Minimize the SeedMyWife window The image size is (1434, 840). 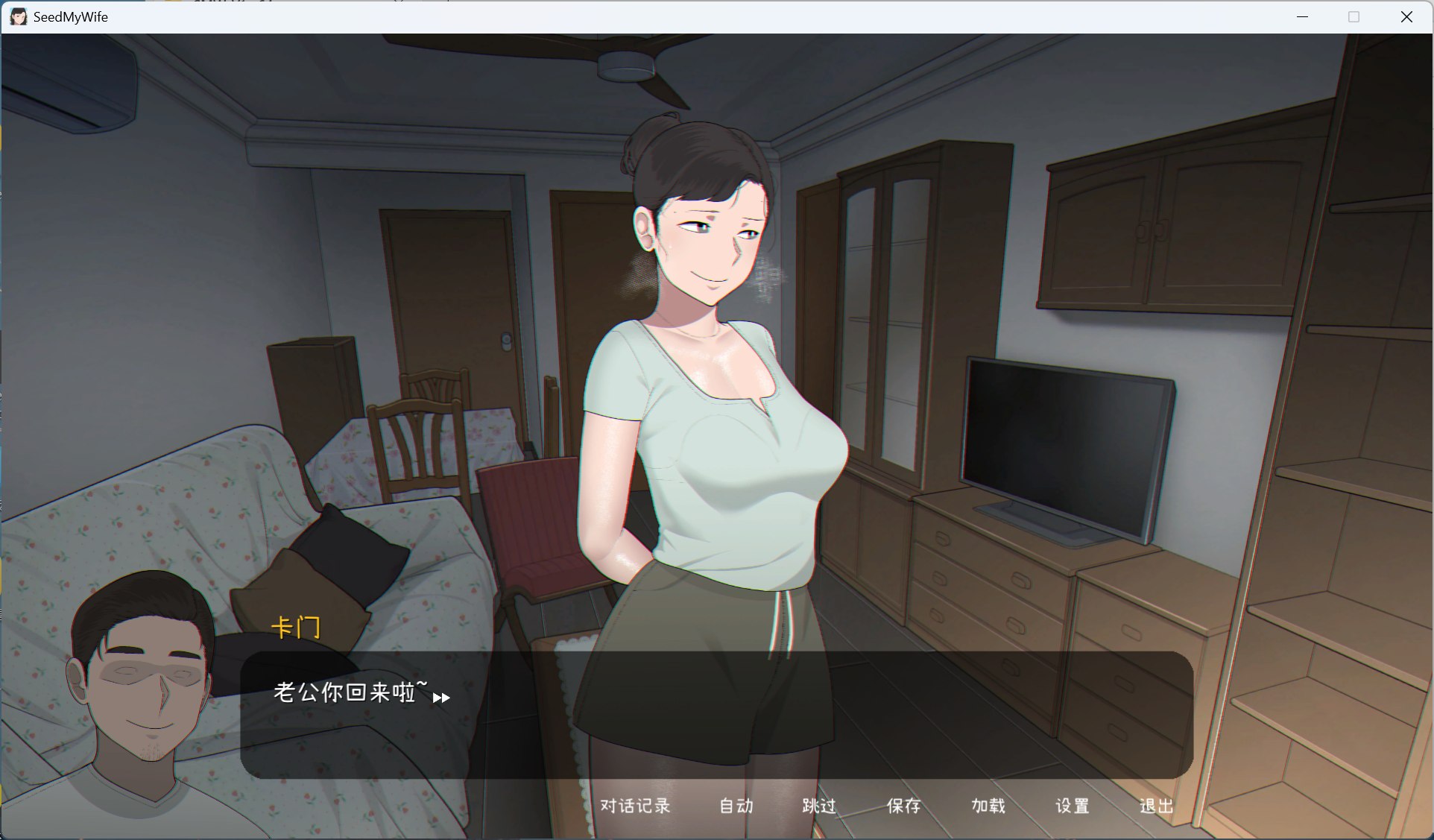coord(1303,16)
